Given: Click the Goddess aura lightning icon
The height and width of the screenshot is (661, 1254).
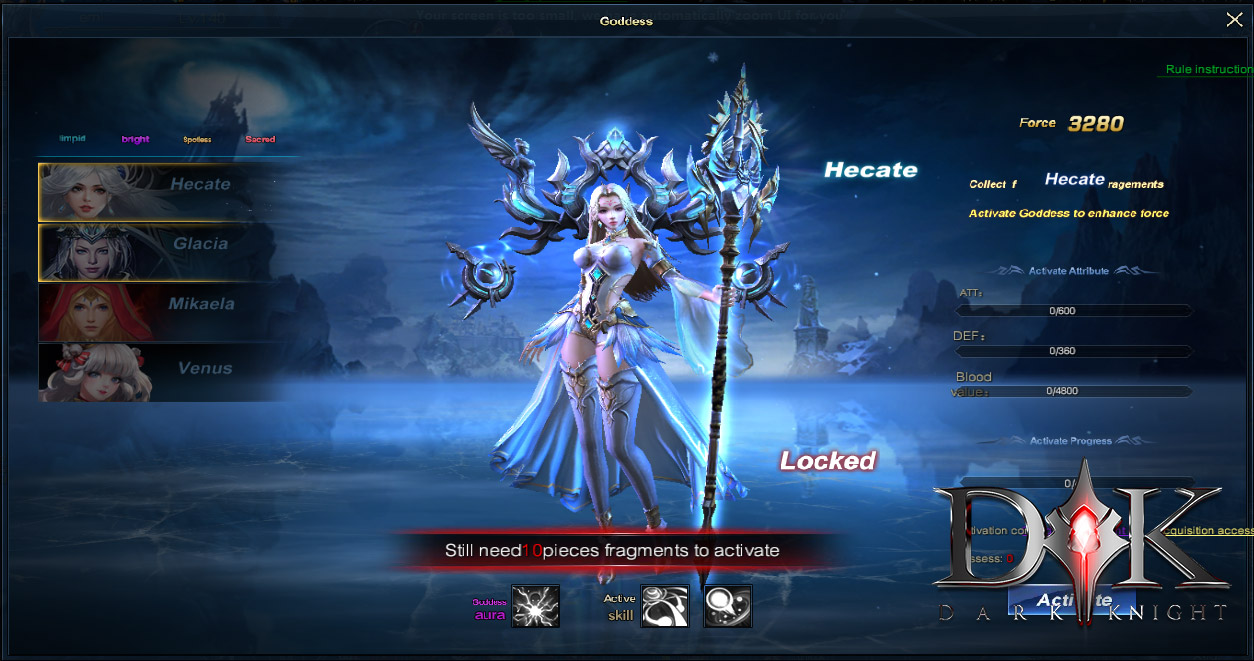Looking at the screenshot, I should 535,606.
